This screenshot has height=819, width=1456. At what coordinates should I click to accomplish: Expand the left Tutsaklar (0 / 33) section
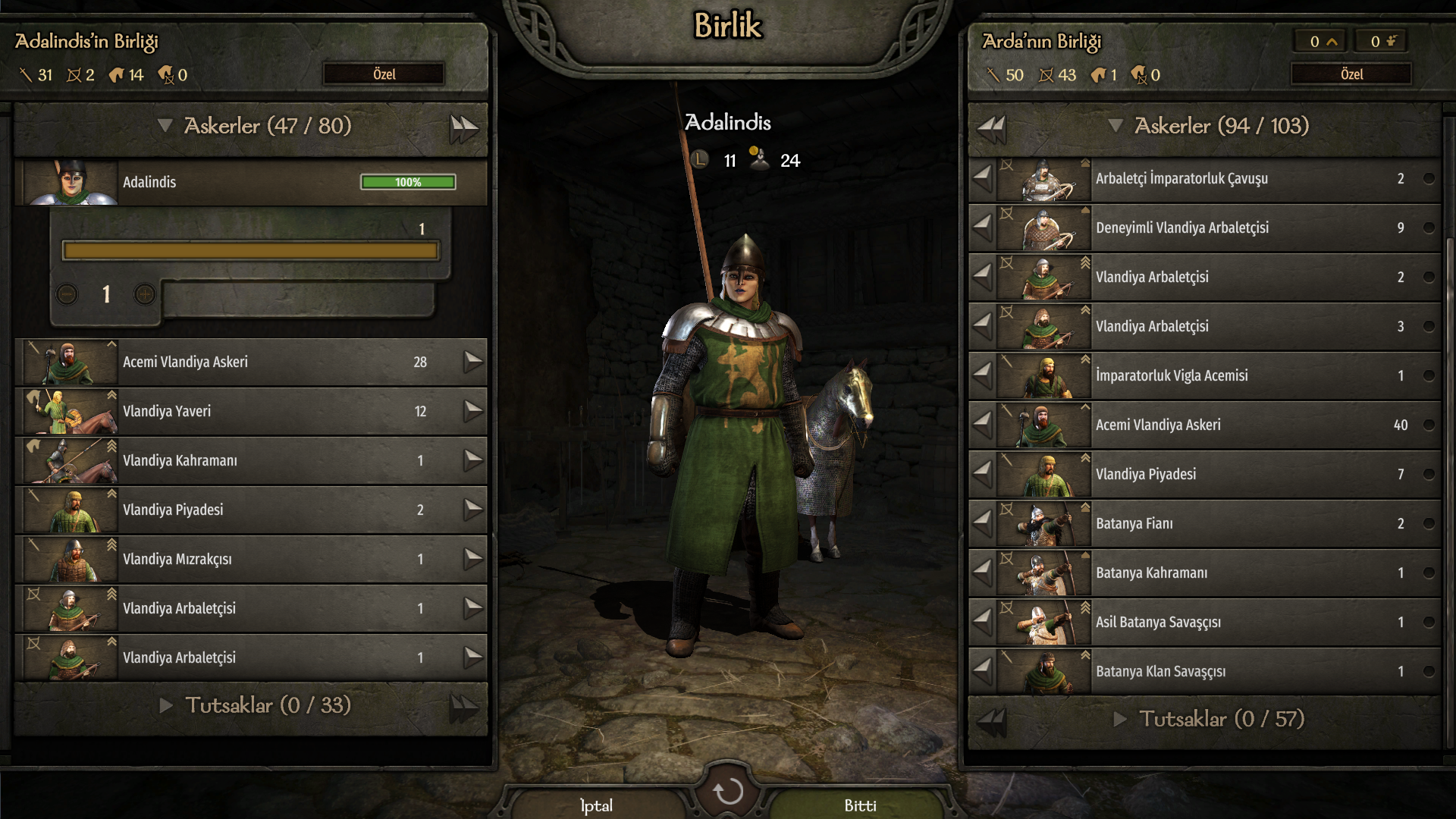(x=166, y=705)
